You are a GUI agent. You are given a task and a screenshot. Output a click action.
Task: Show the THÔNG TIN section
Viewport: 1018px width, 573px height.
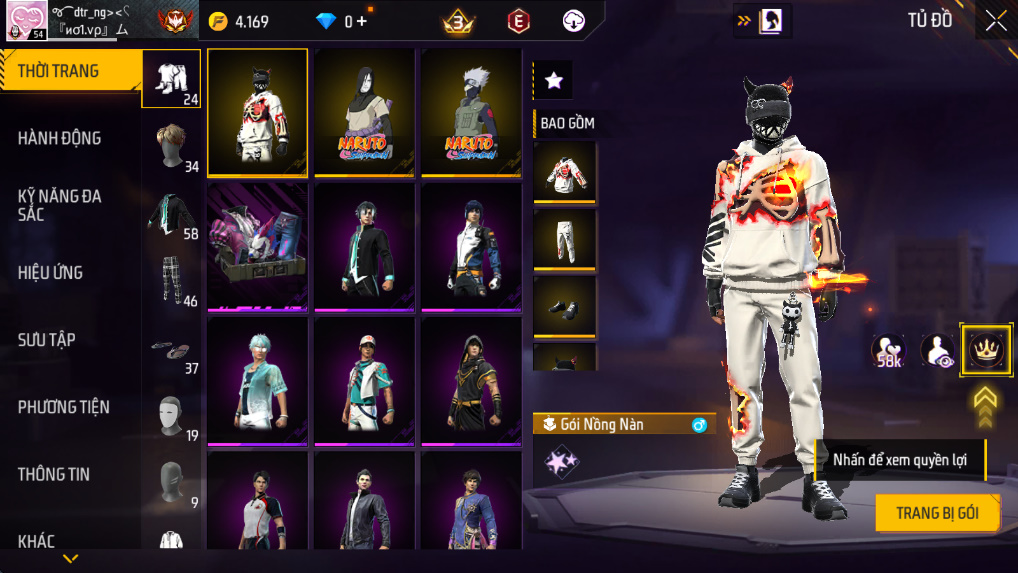(x=56, y=474)
